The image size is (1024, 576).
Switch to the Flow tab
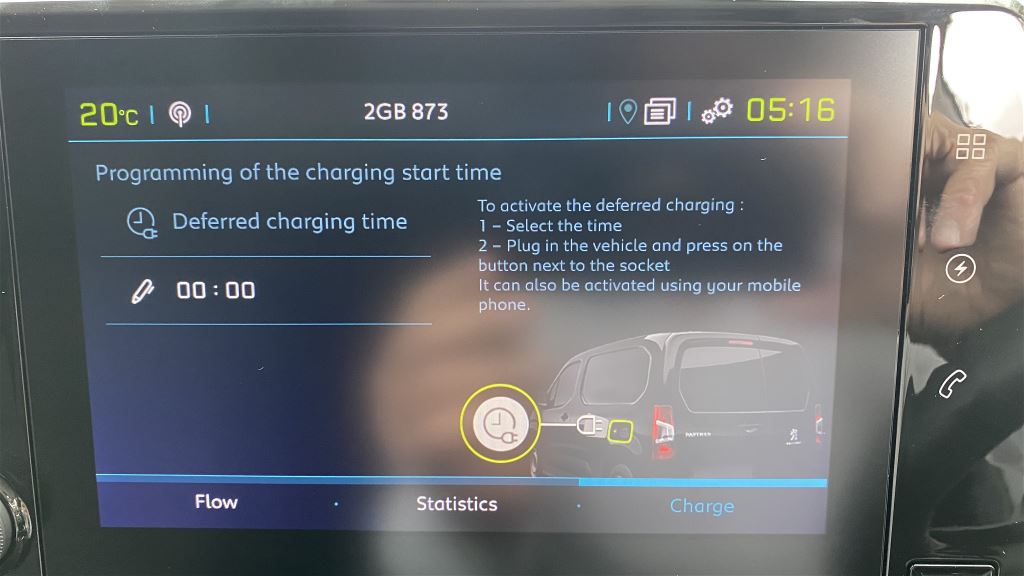click(216, 502)
